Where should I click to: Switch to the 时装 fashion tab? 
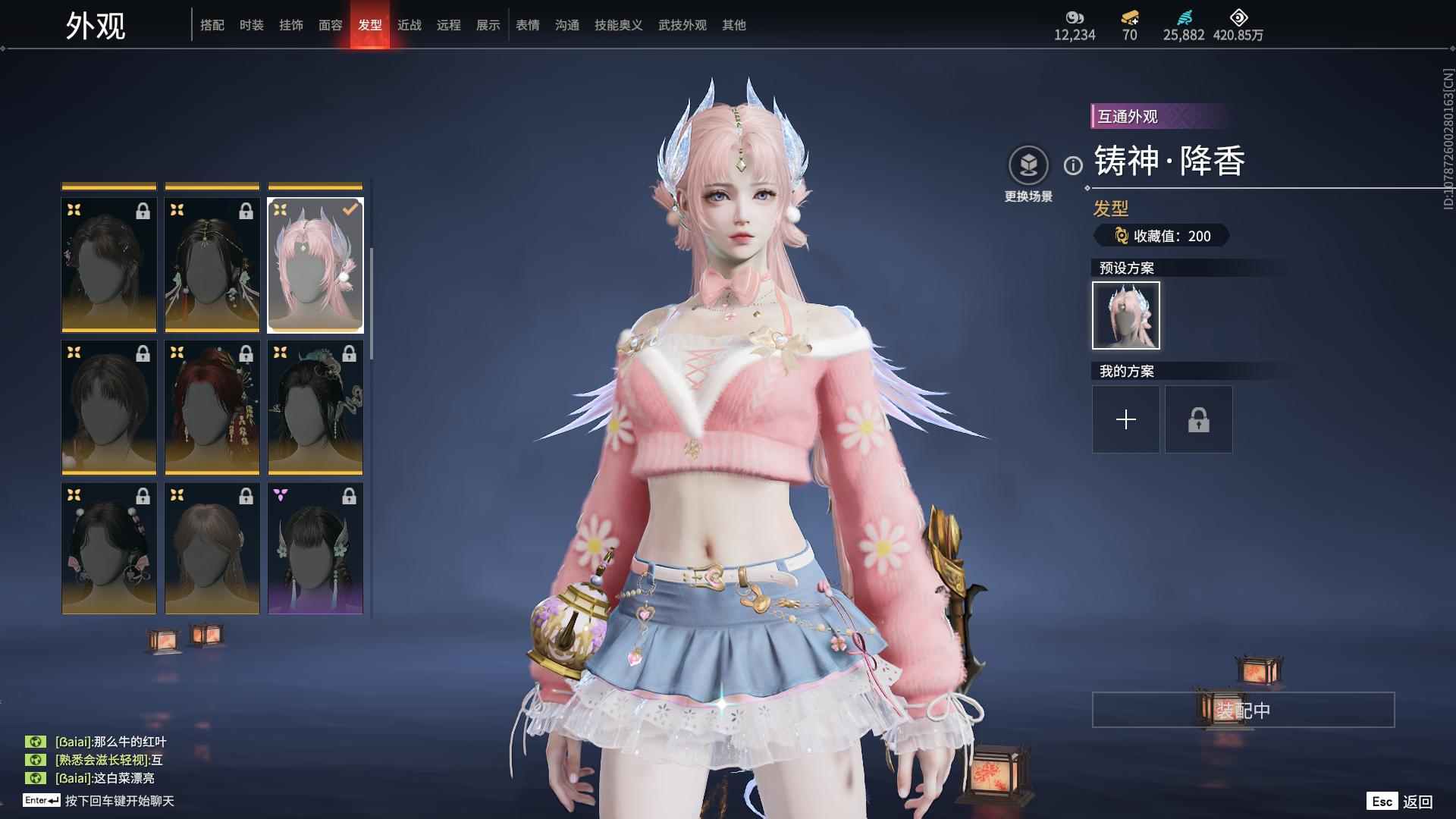click(x=252, y=25)
